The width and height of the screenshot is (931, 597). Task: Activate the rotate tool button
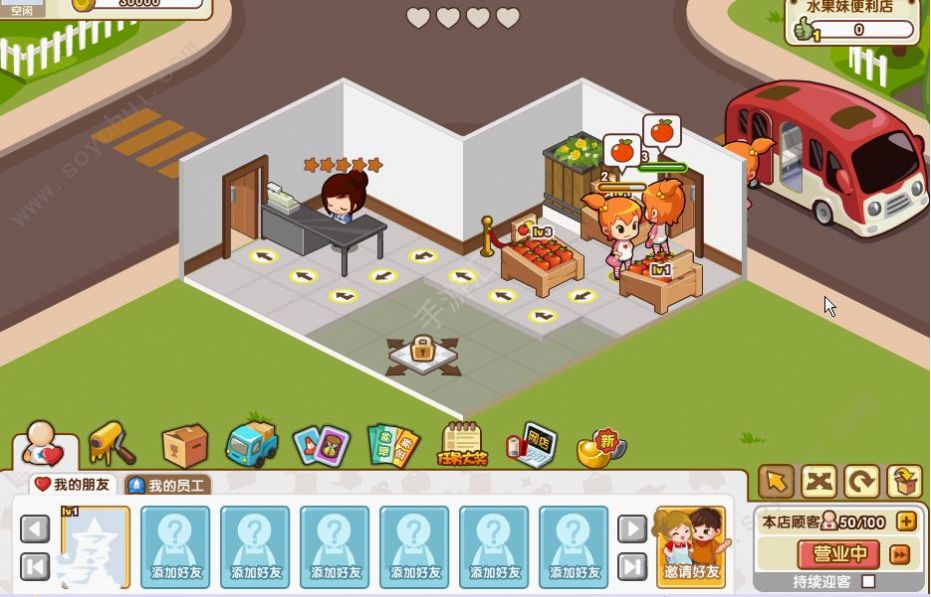point(861,482)
